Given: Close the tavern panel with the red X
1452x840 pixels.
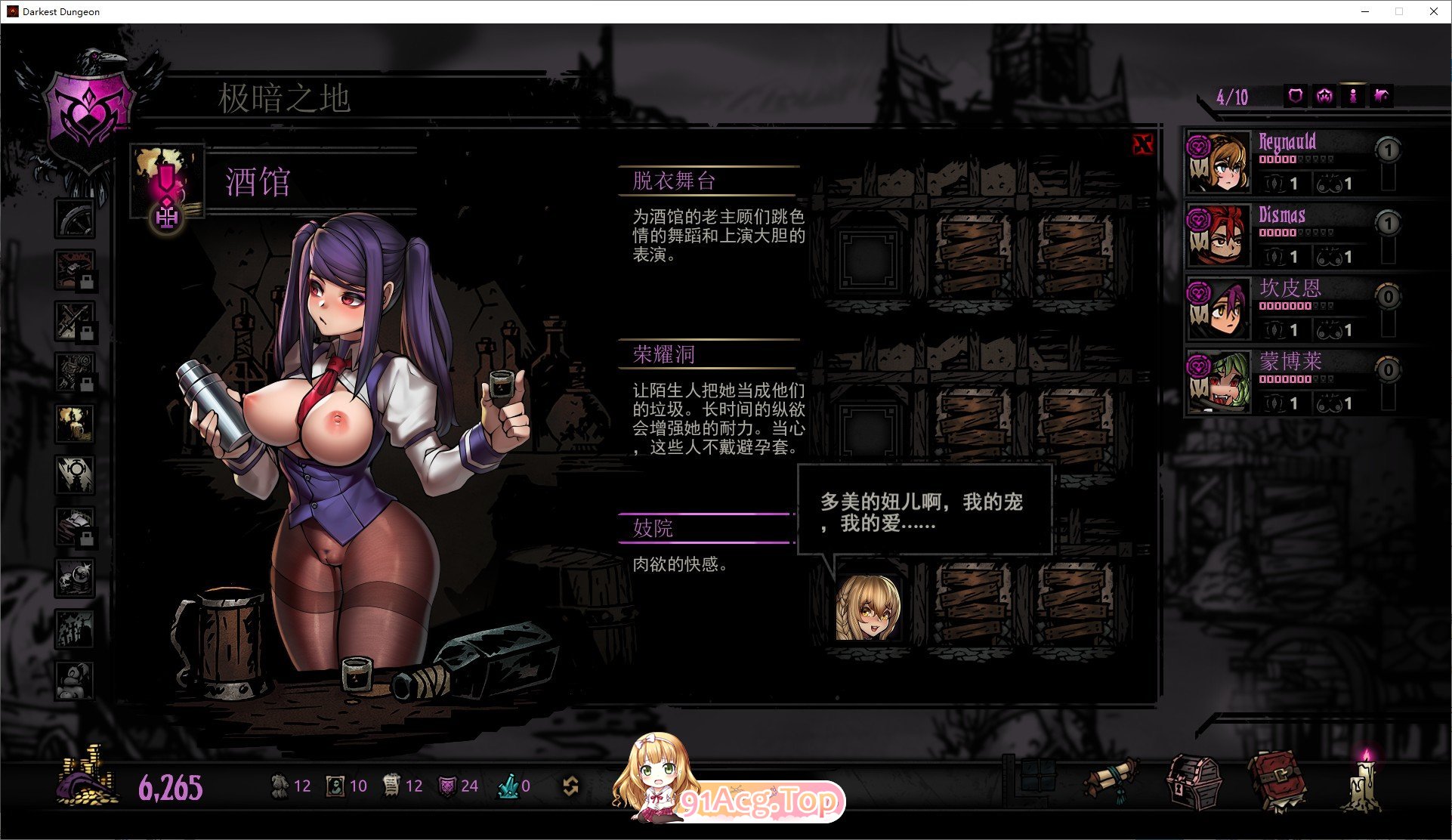Looking at the screenshot, I should click(x=1143, y=144).
